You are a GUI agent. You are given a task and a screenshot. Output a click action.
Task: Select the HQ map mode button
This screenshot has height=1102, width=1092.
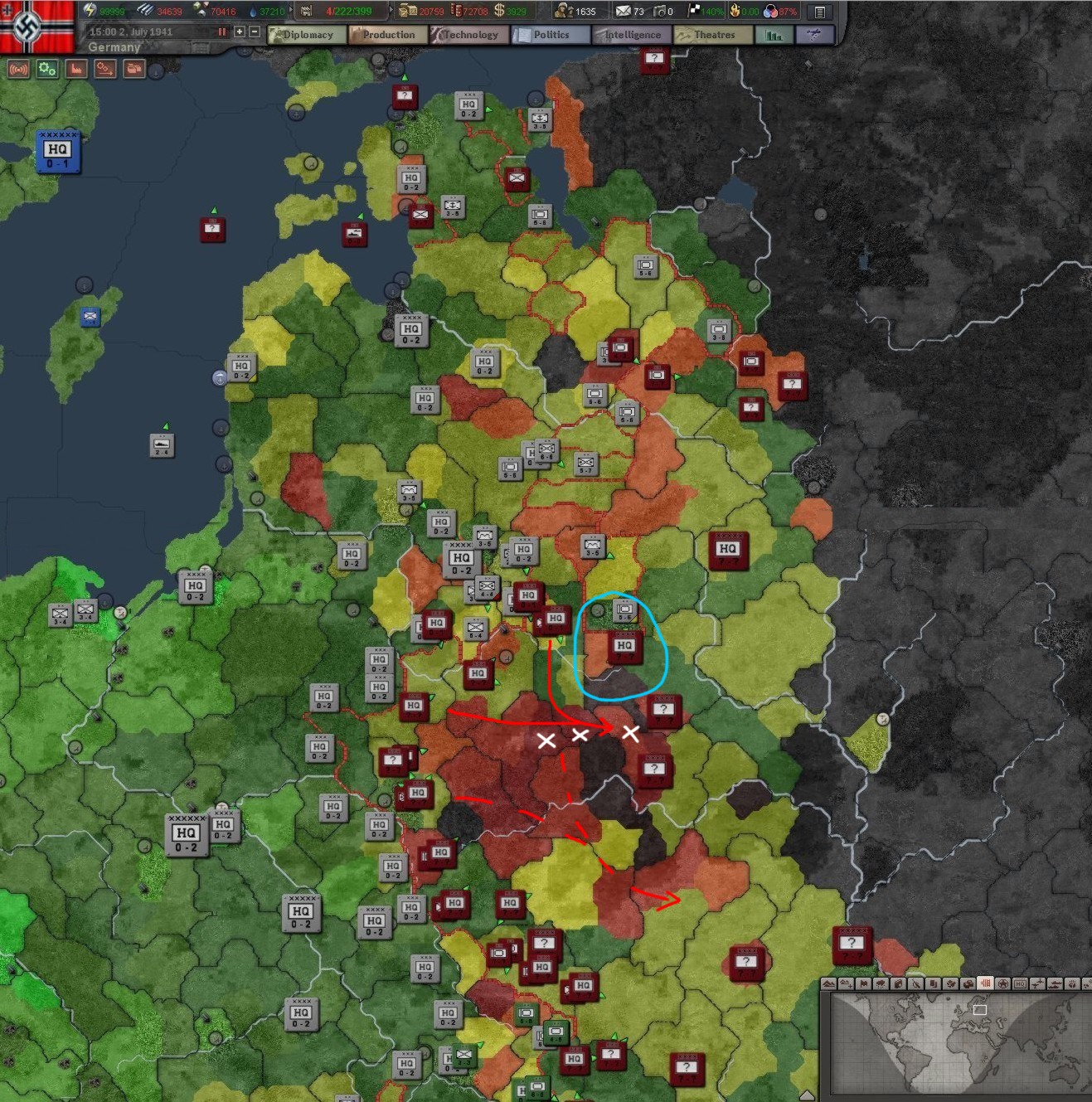tap(1020, 983)
